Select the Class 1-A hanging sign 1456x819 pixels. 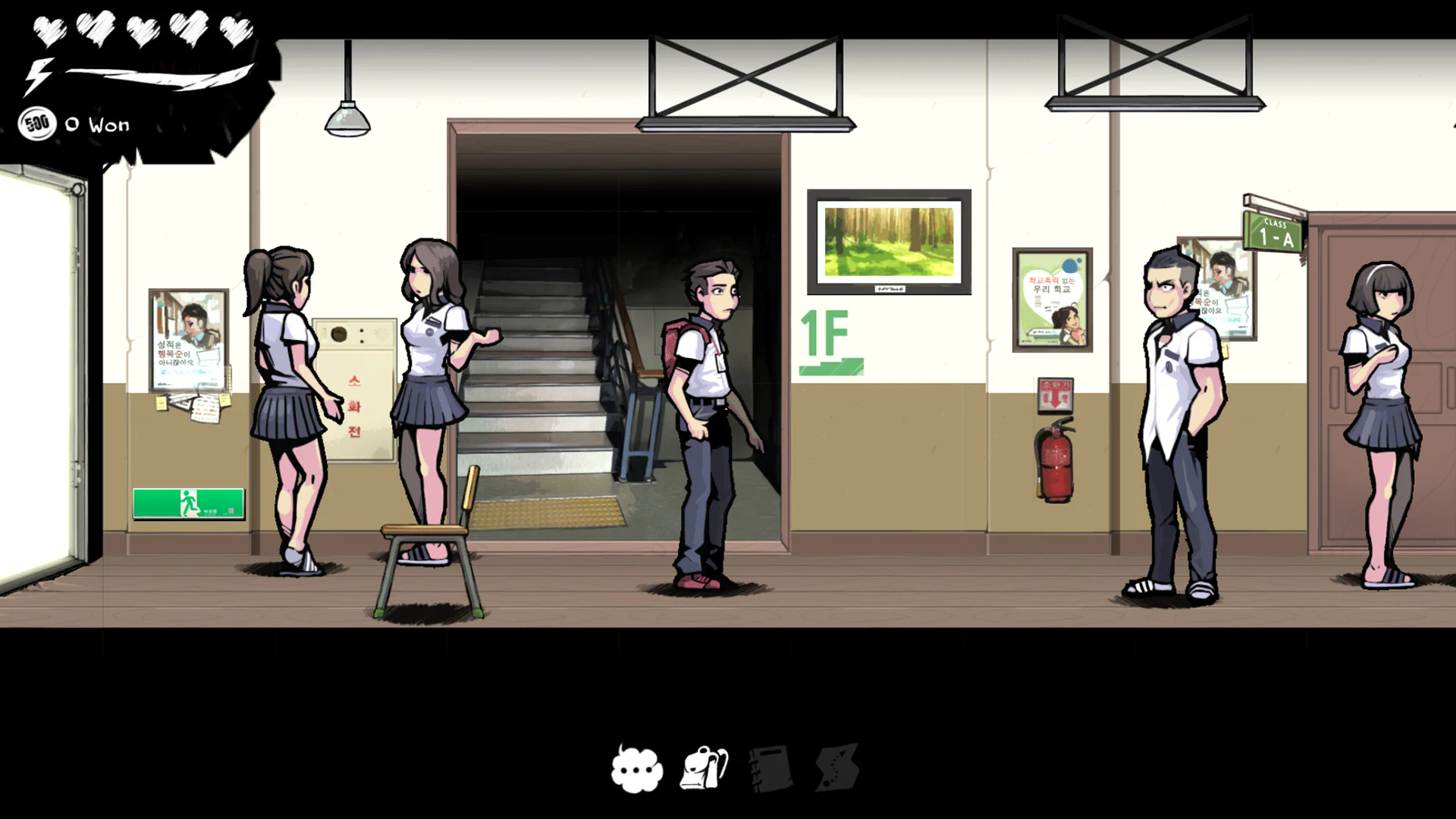(x=1272, y=230)
